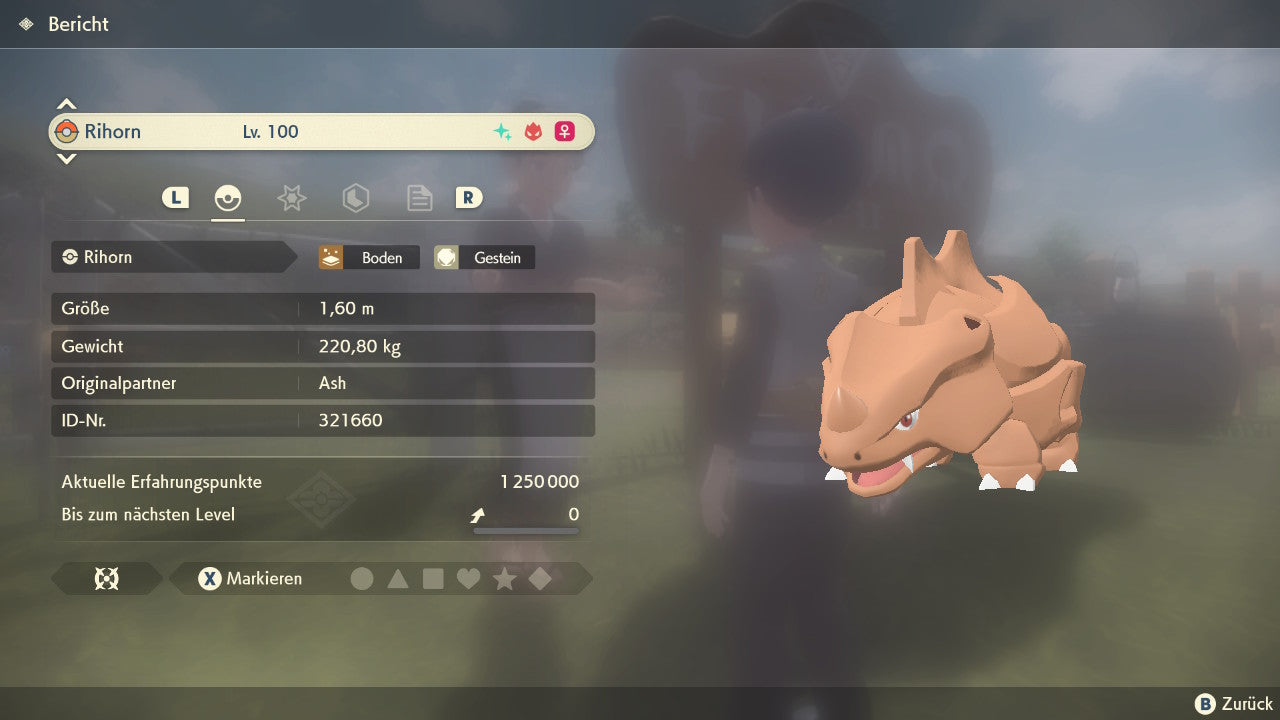Toggle the square marking

coord(433,579)
